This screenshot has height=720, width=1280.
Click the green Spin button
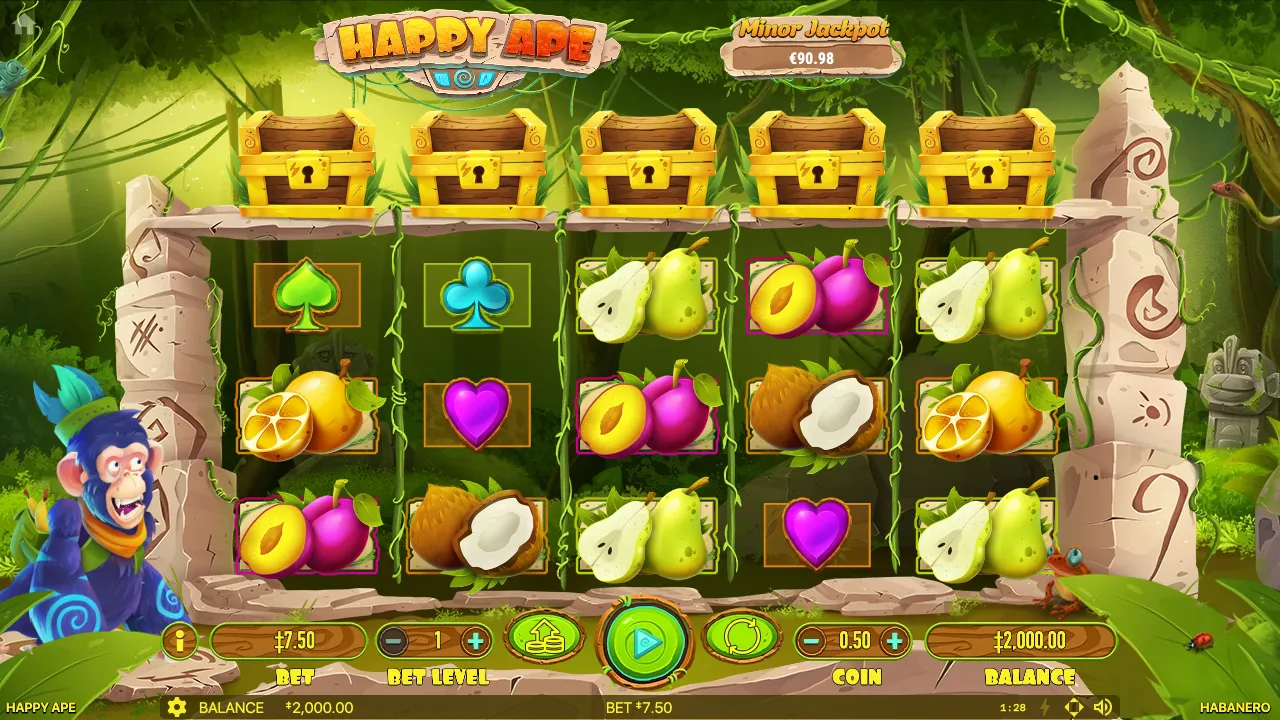(x=643, y=641)
